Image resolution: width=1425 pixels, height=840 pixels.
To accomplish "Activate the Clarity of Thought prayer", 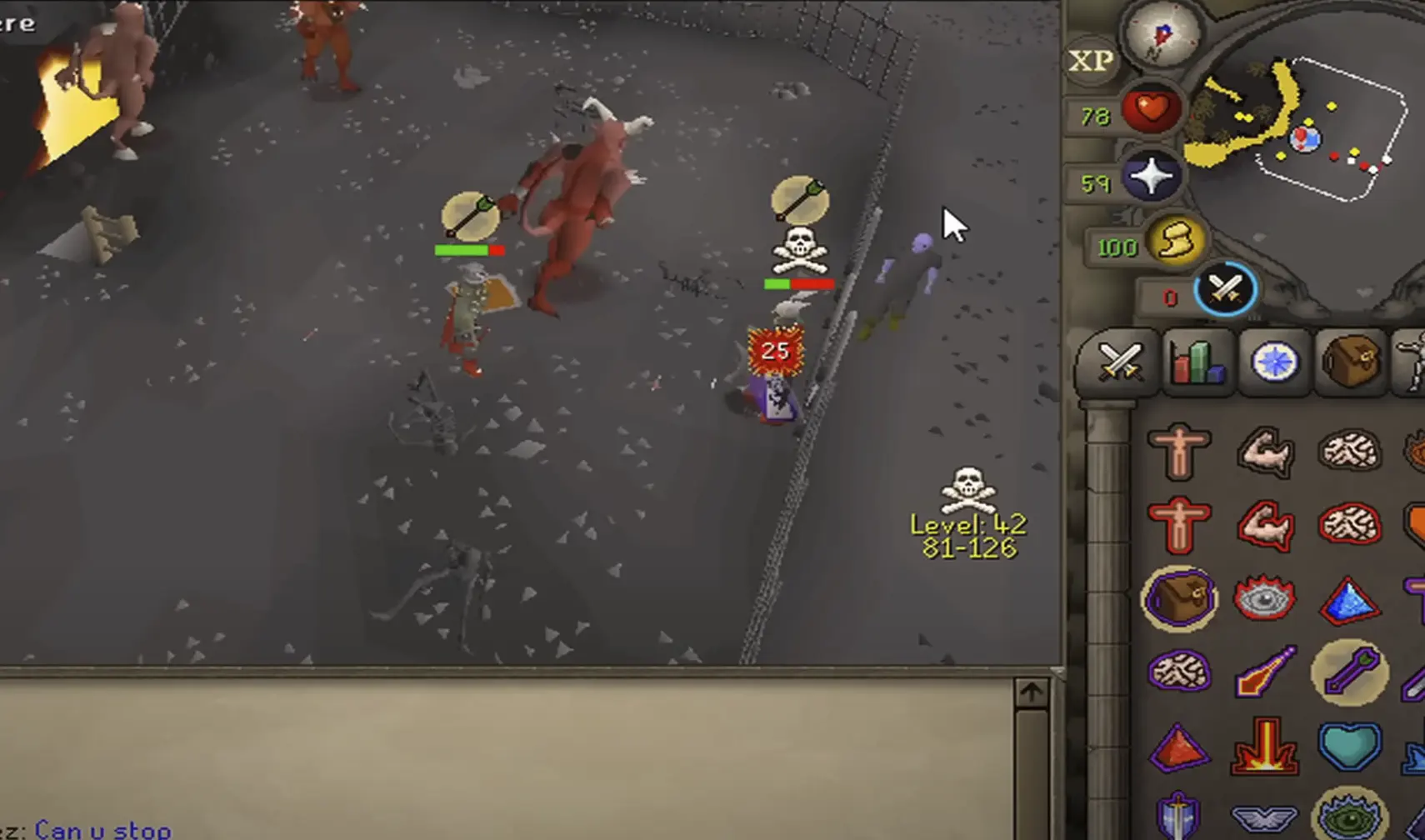I will 1348,452.
